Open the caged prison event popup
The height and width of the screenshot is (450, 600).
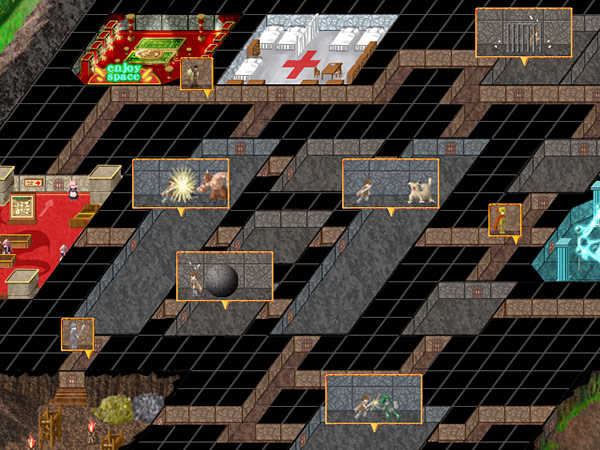pos(523,33)
